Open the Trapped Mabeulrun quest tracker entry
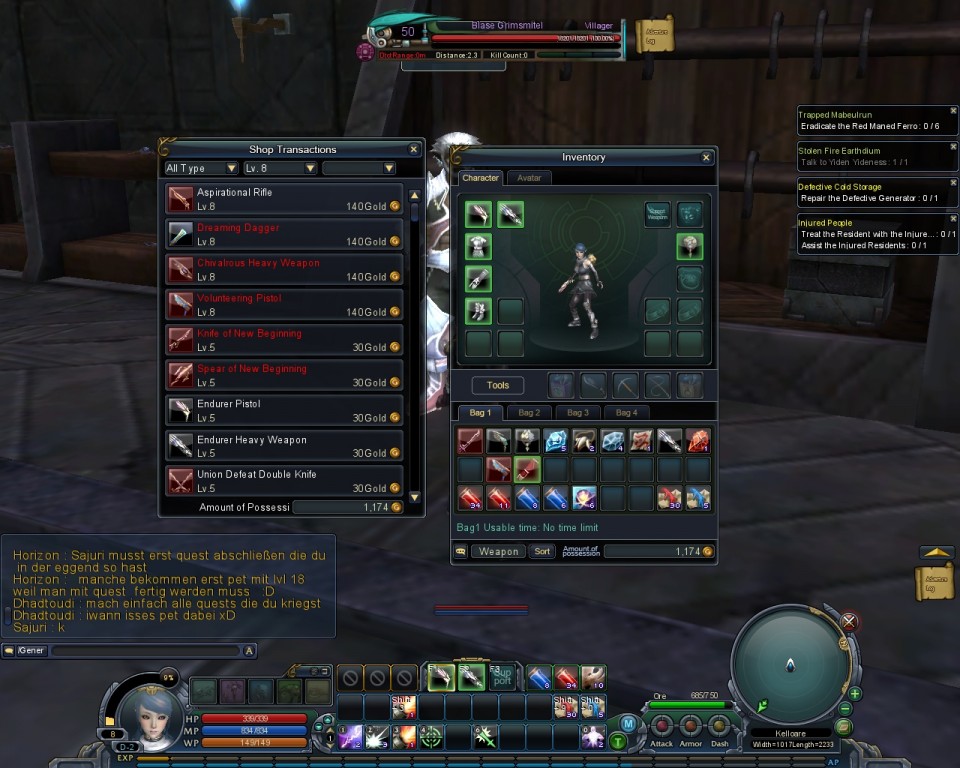 coord(876,121)
